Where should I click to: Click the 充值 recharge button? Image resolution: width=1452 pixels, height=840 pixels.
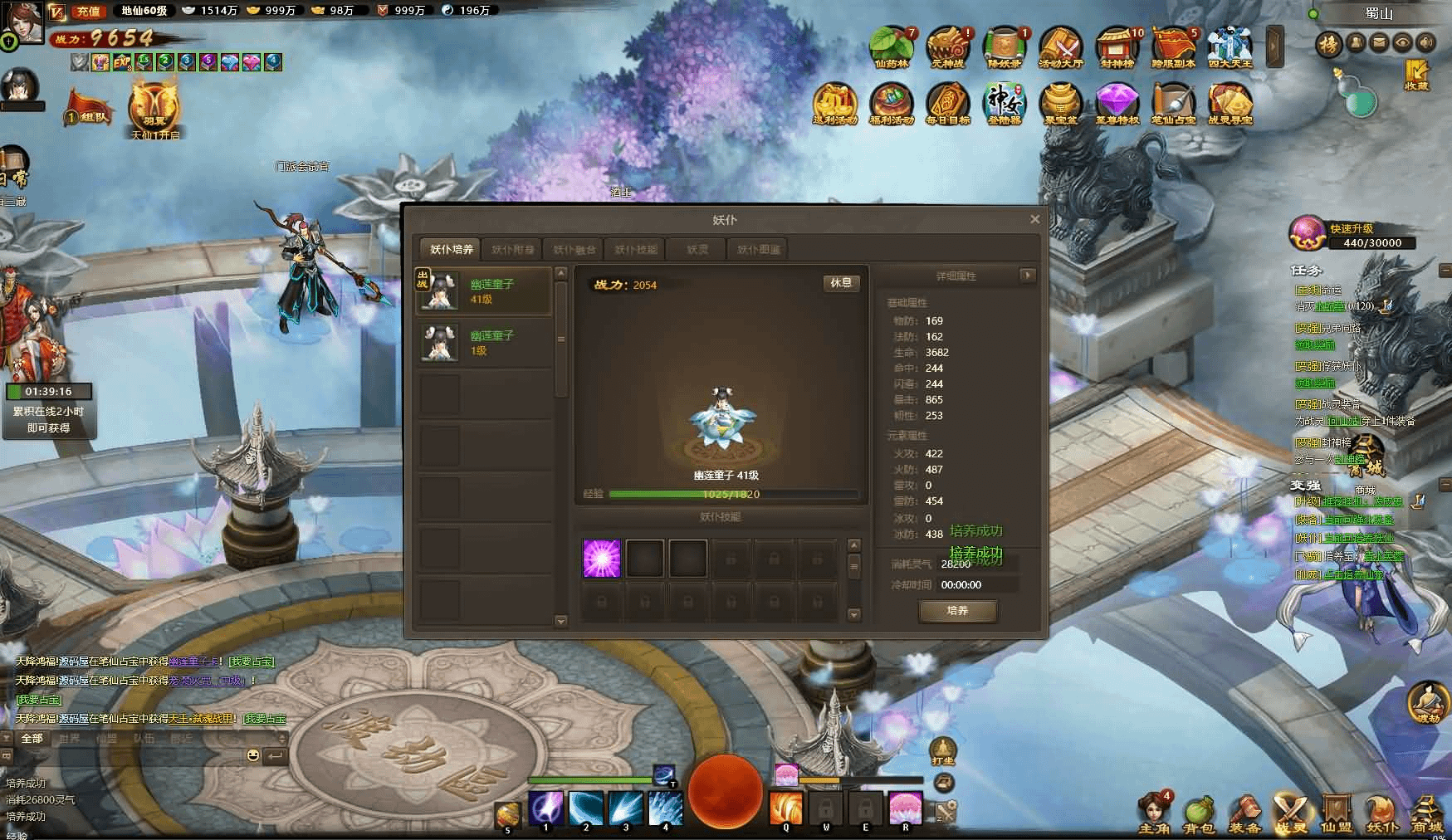87,11
